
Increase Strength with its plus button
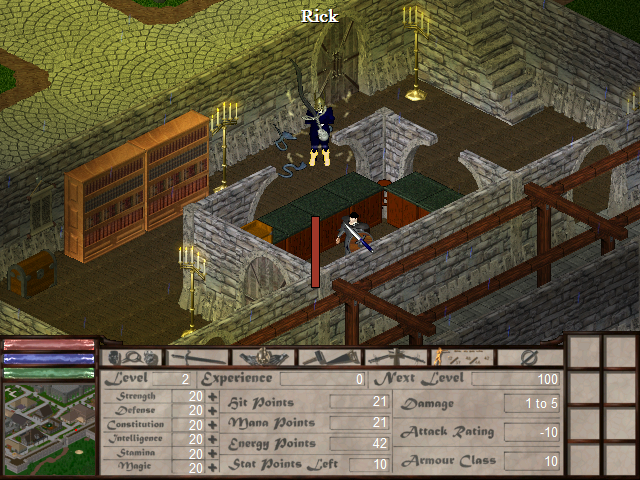212,397
